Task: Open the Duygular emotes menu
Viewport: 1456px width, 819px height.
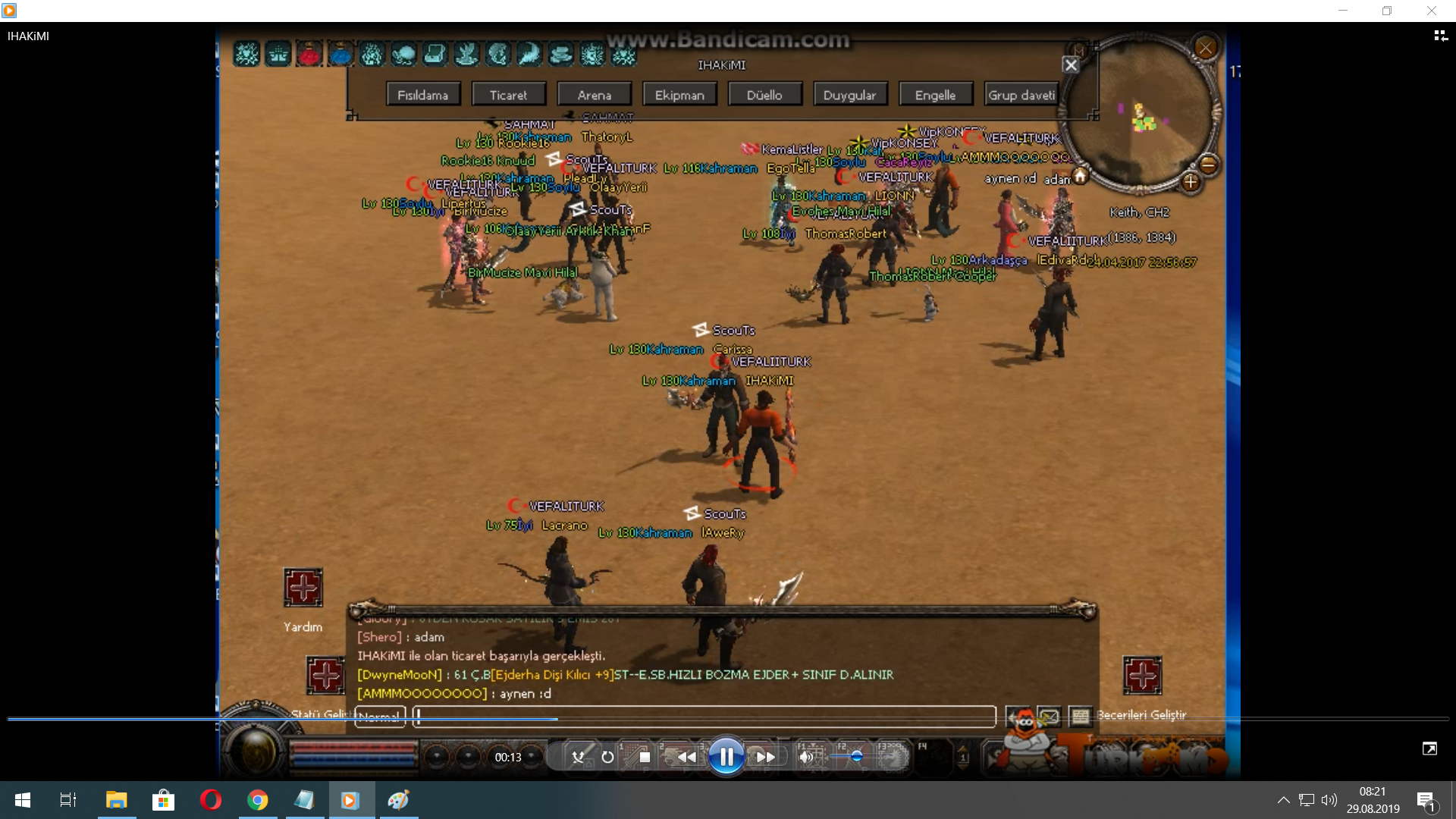Action: 849,95
